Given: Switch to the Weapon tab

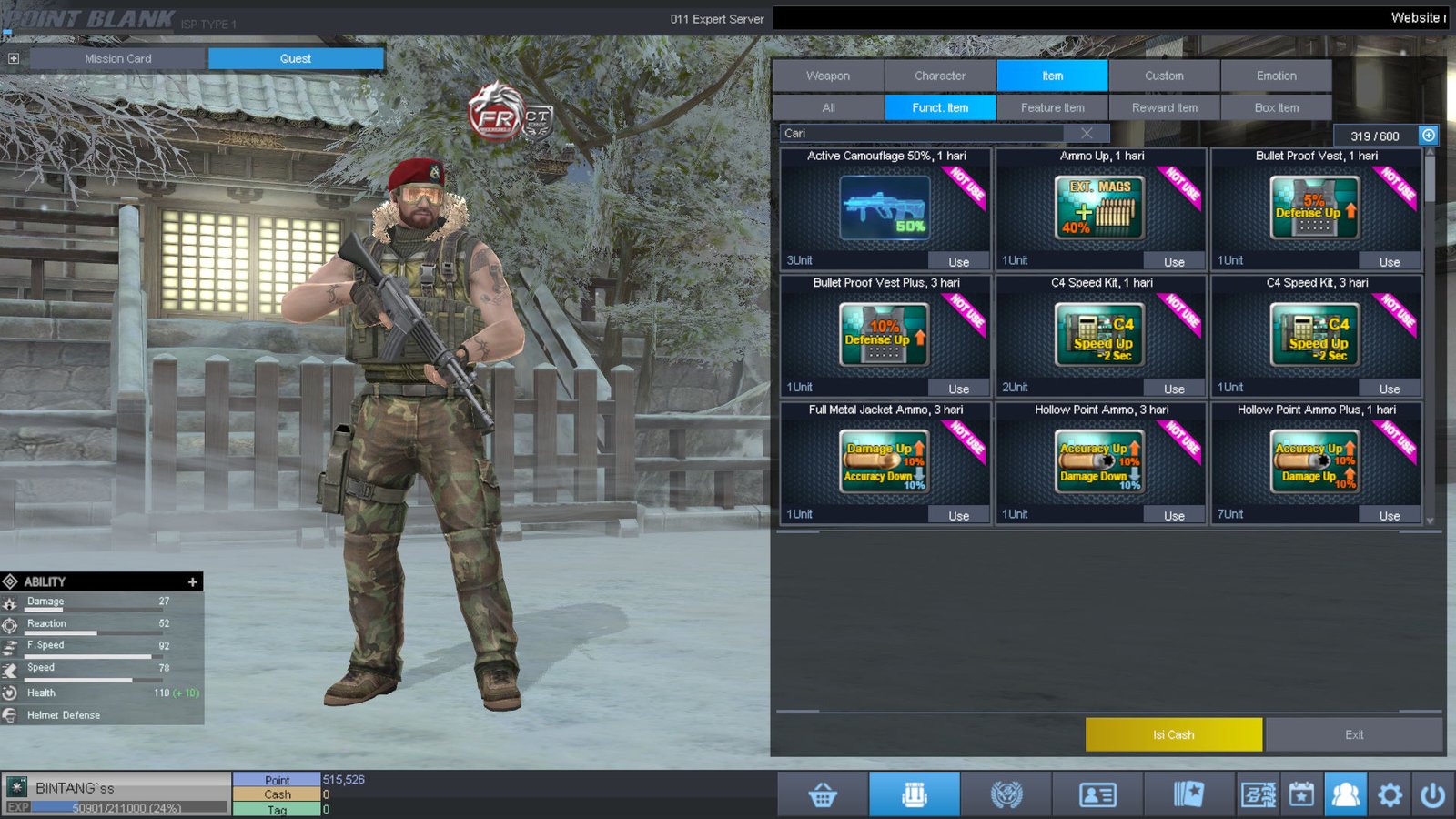Looking at the screenshot, I should pos(828,76).
